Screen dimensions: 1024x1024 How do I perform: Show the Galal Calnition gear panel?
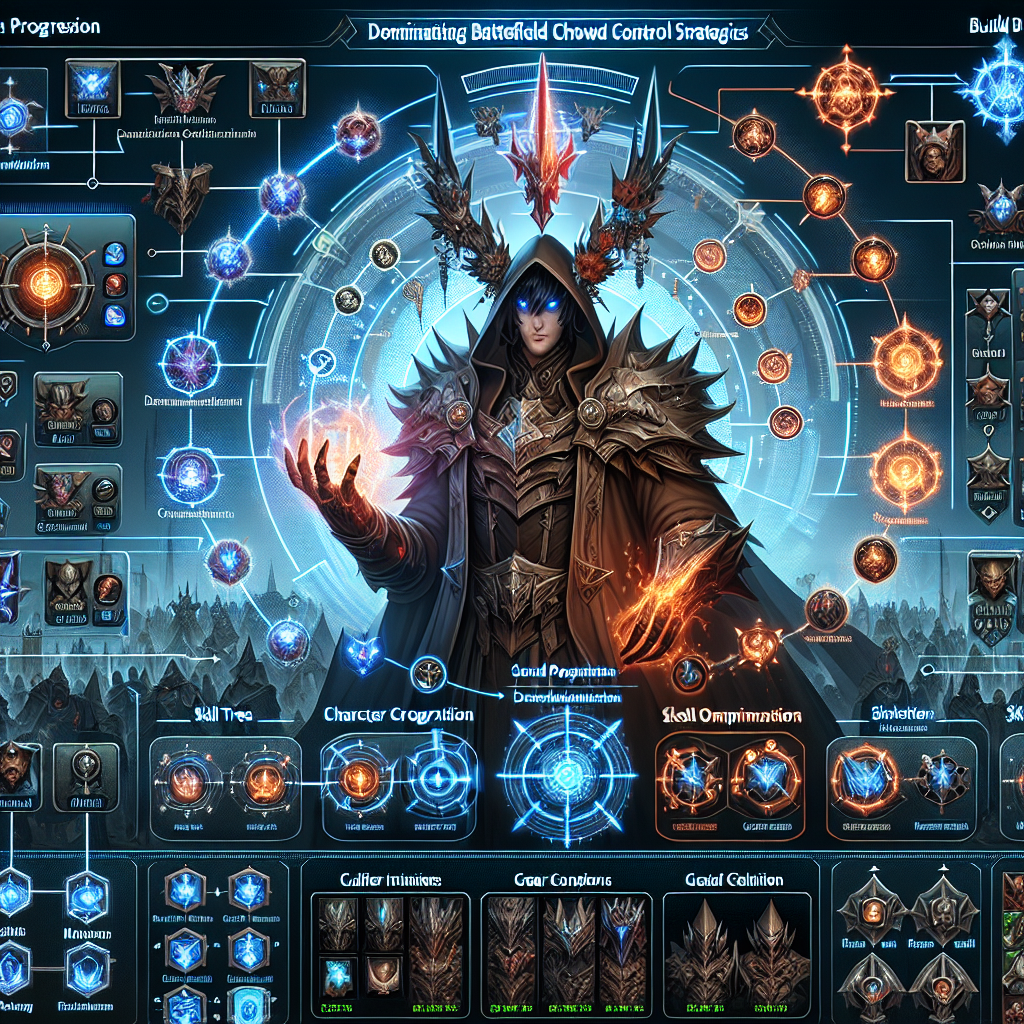pos(734,879)
